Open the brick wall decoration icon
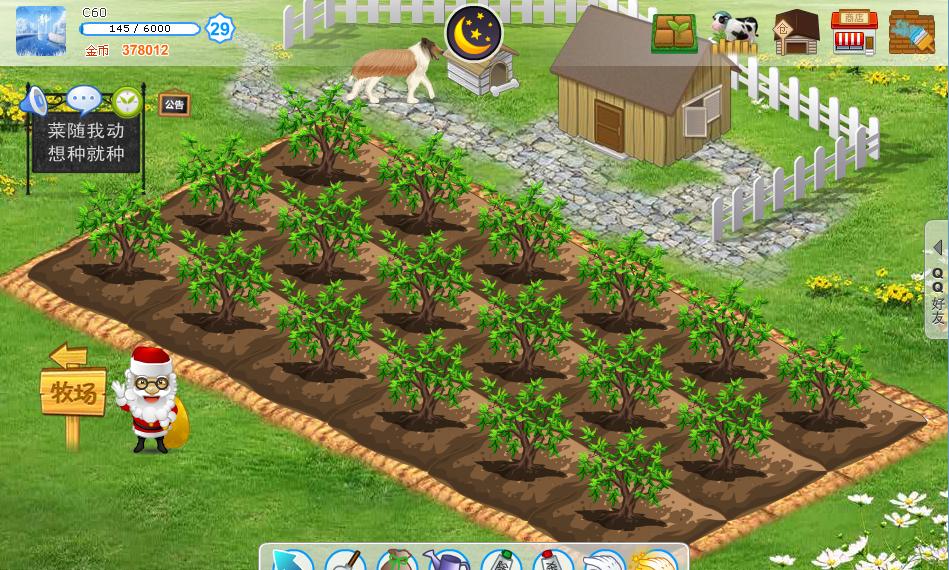Screen dimensions: 949x570 point(911,33)
